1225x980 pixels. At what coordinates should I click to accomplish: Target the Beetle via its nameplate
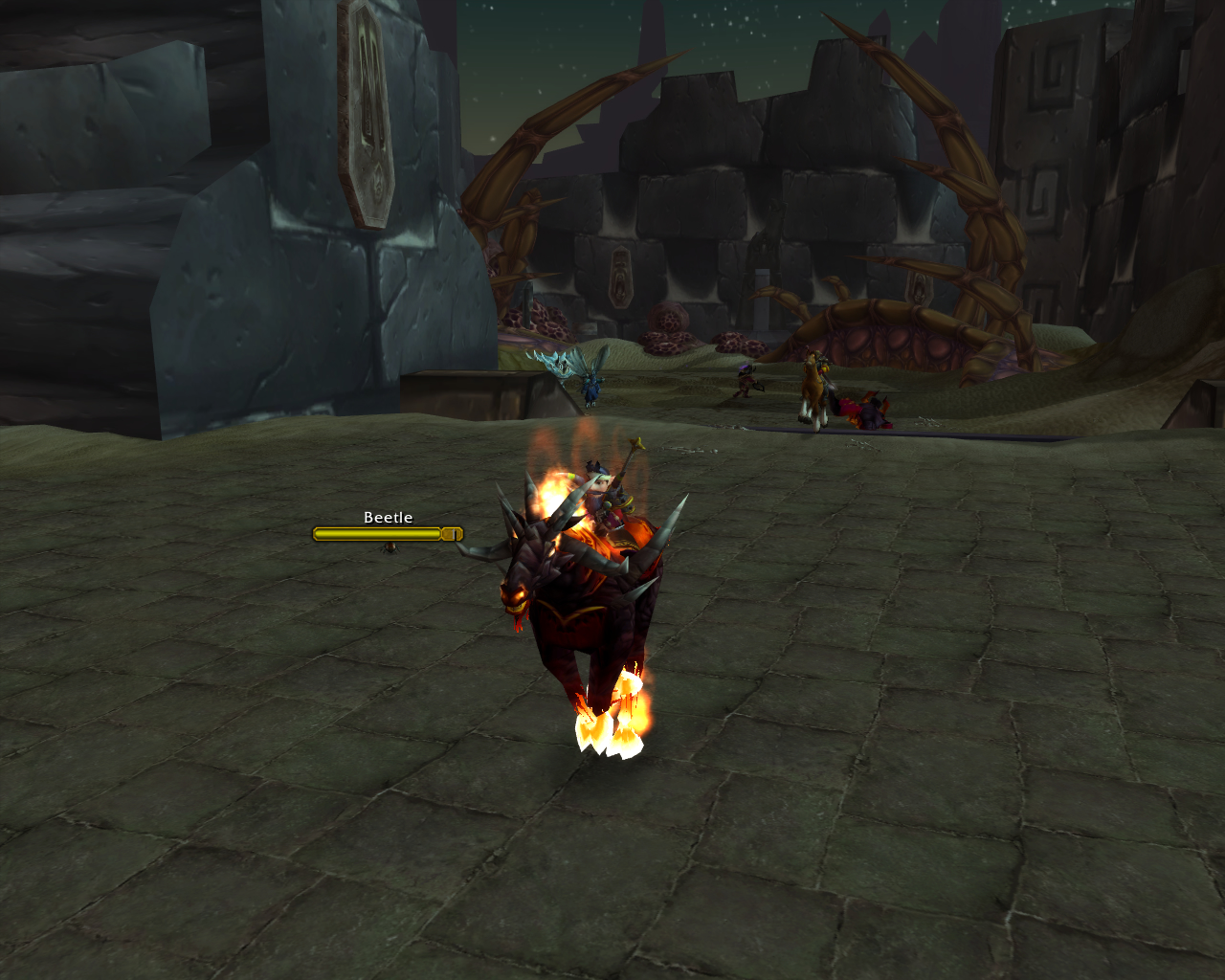tap(387, 533)
